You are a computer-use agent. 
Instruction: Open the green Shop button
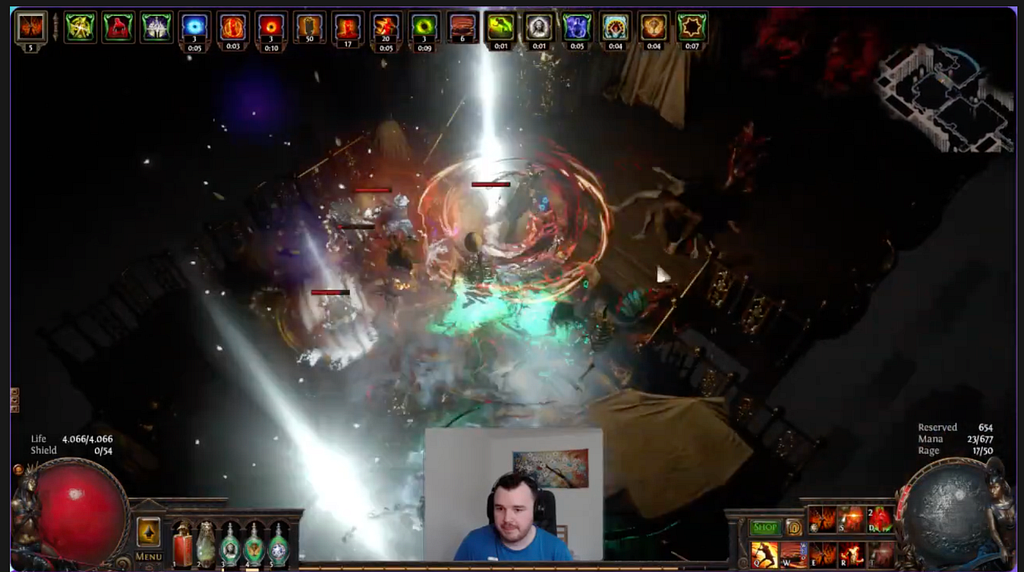click(x=765, y=527)
